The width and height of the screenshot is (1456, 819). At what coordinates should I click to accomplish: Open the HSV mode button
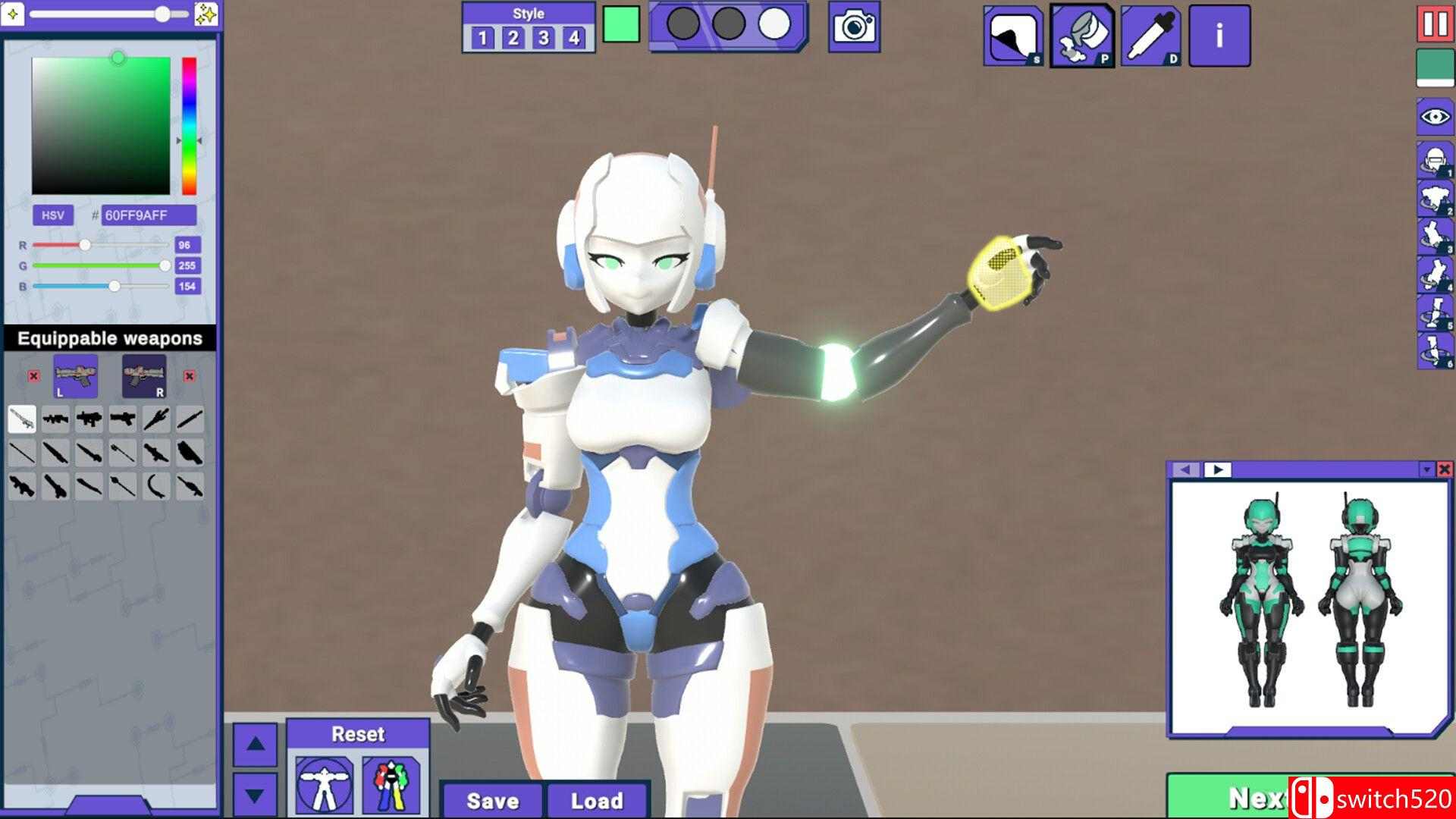(x=53, y=215)
